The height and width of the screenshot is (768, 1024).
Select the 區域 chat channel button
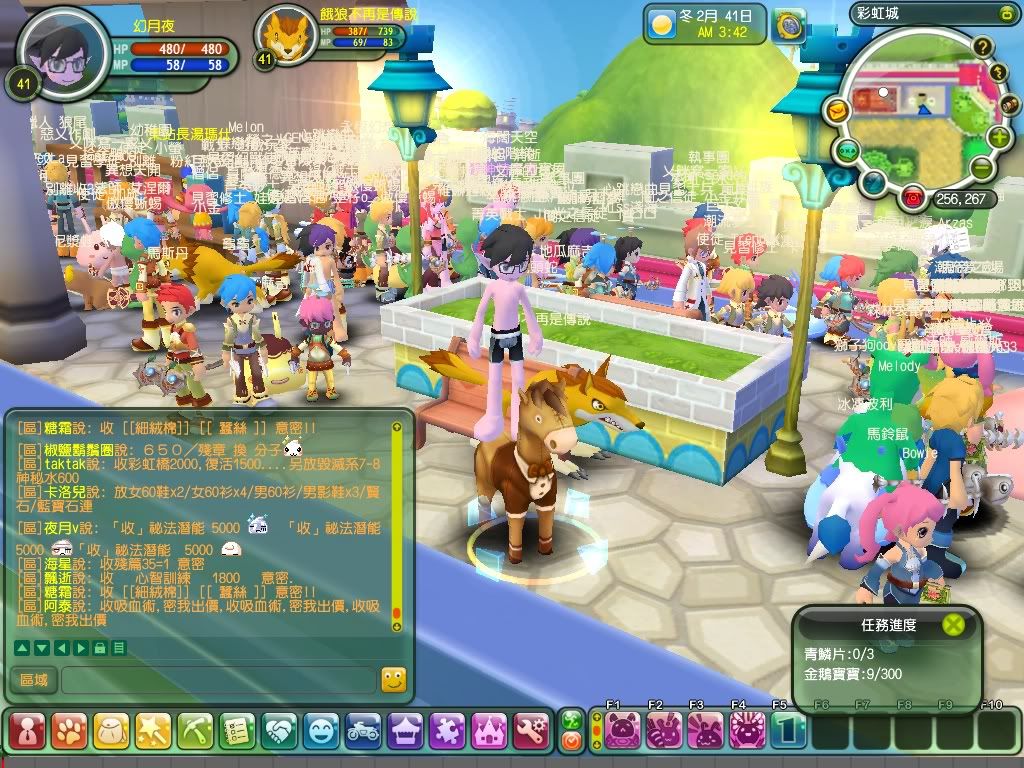point(34,680)
